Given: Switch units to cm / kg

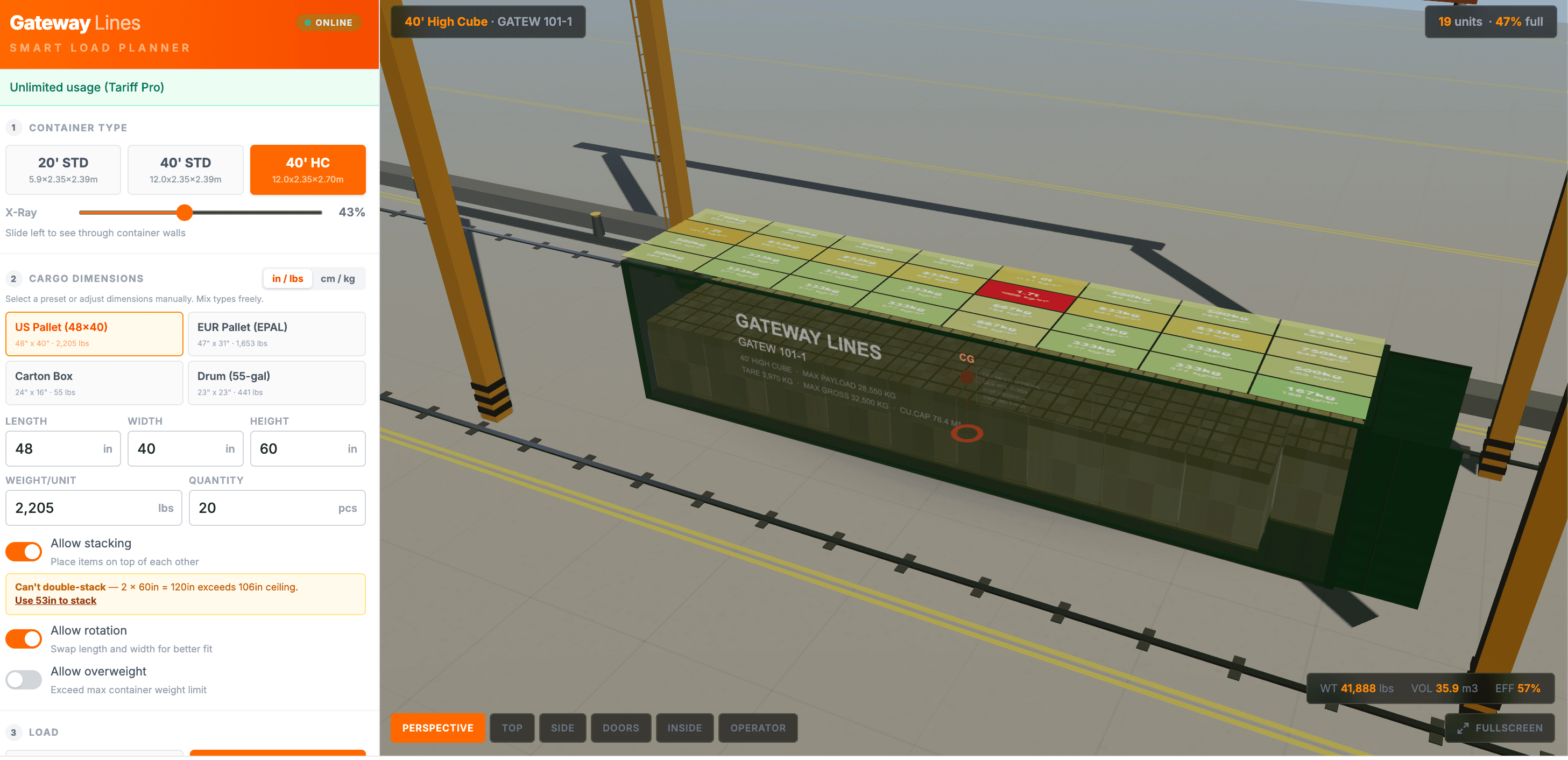Looking at the screenshot, I should click(337, 278).
